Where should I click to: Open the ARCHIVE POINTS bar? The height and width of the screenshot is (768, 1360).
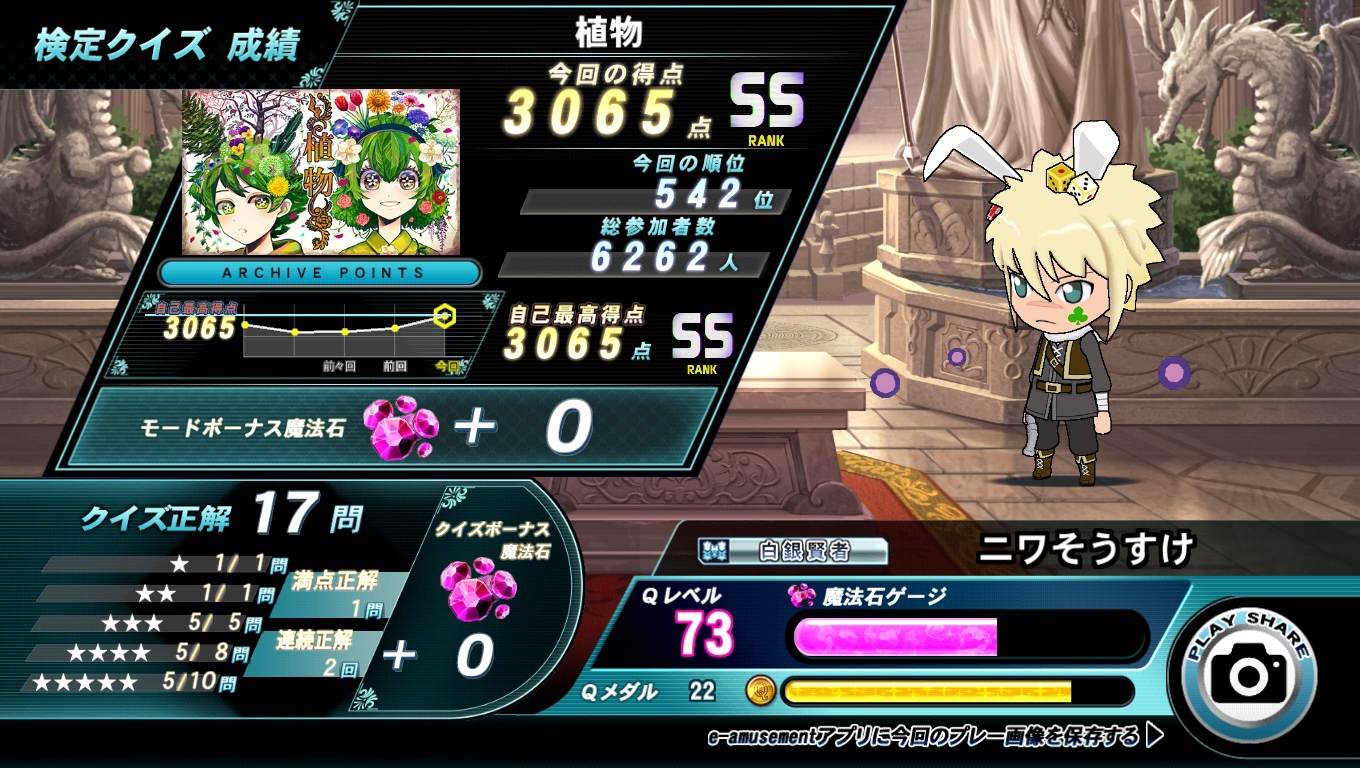pos(320,272)
